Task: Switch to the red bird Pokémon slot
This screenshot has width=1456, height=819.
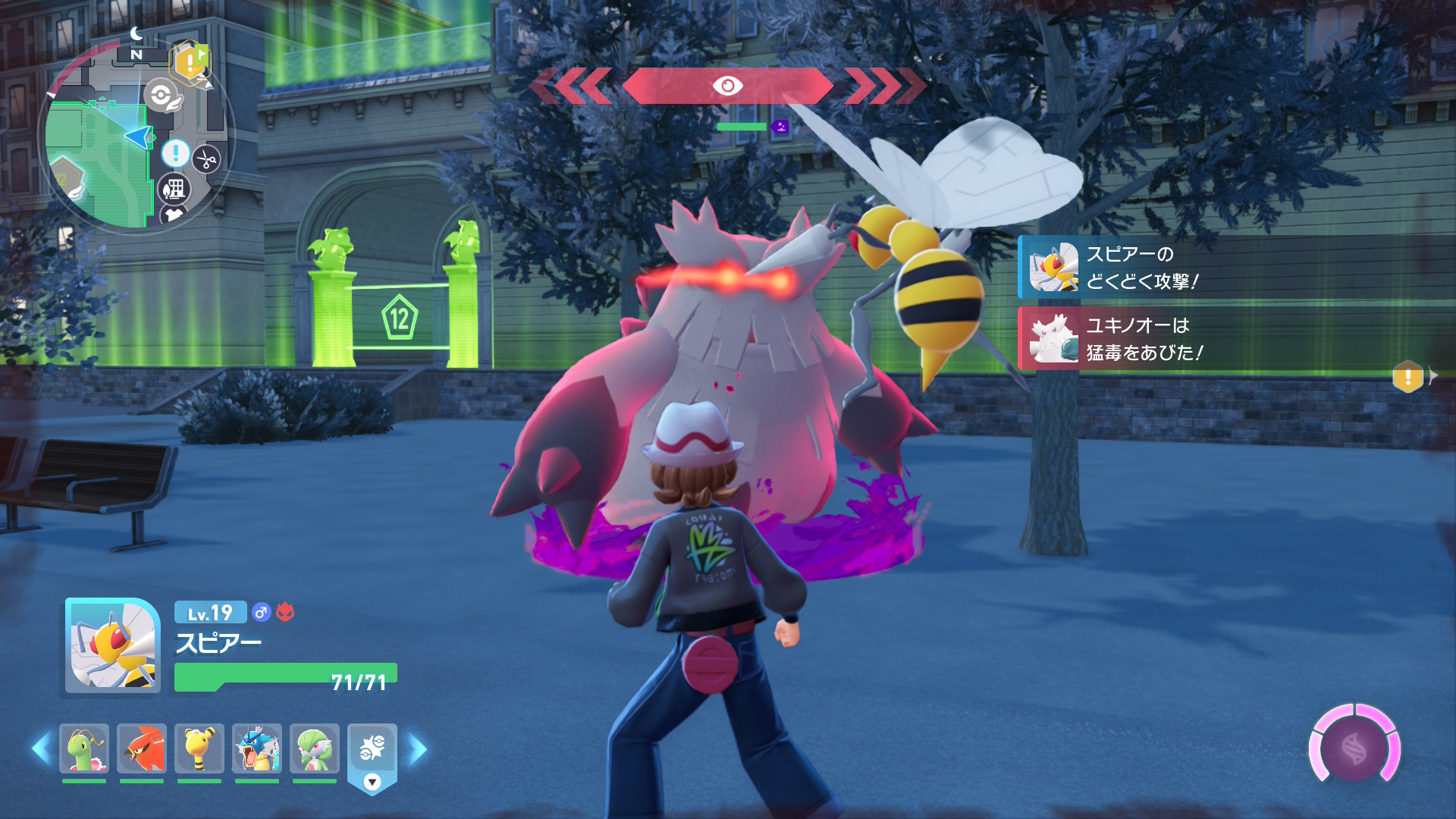Action: point(142,748)
